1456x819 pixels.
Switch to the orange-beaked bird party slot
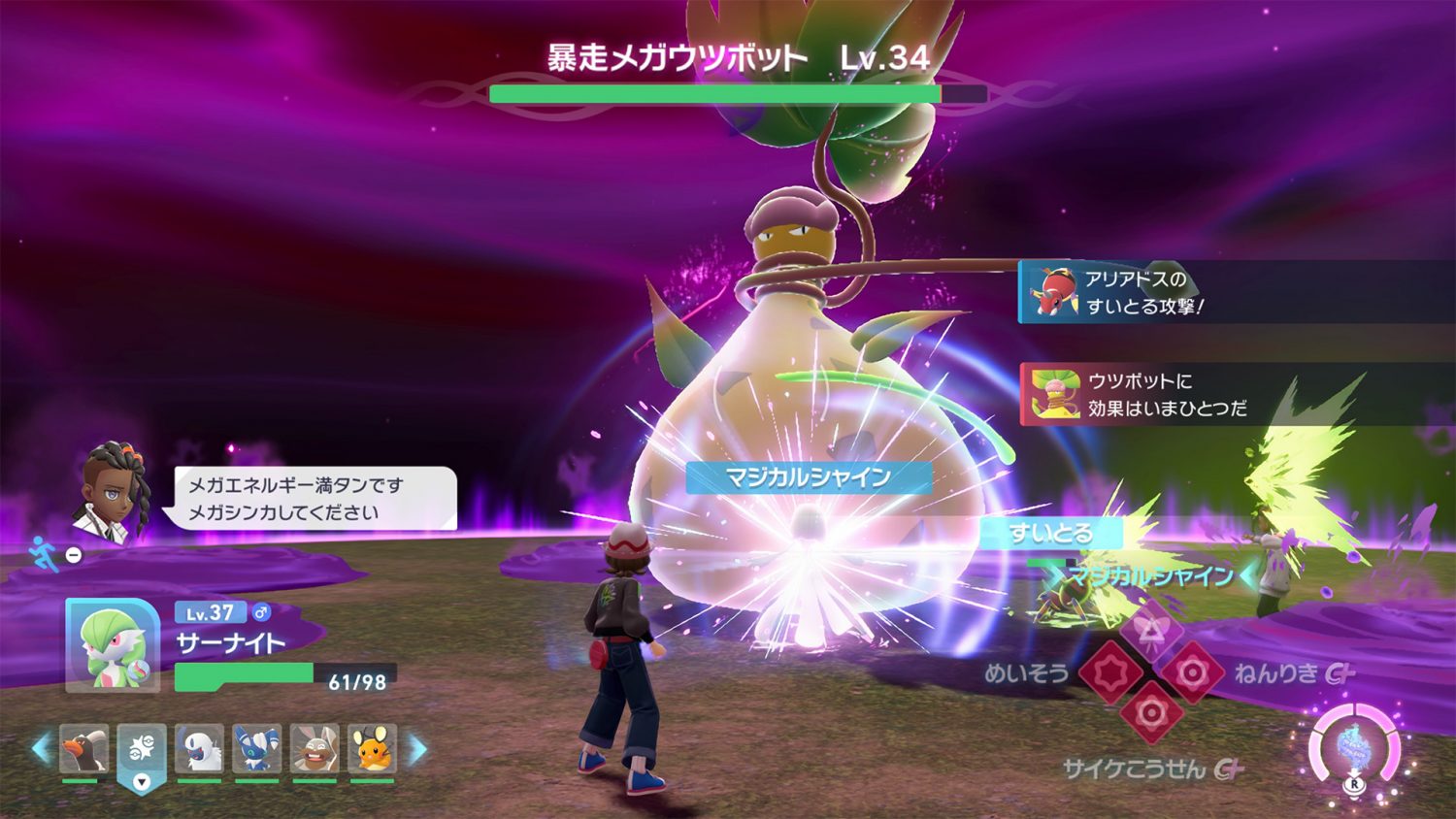[x=83, y=750]
